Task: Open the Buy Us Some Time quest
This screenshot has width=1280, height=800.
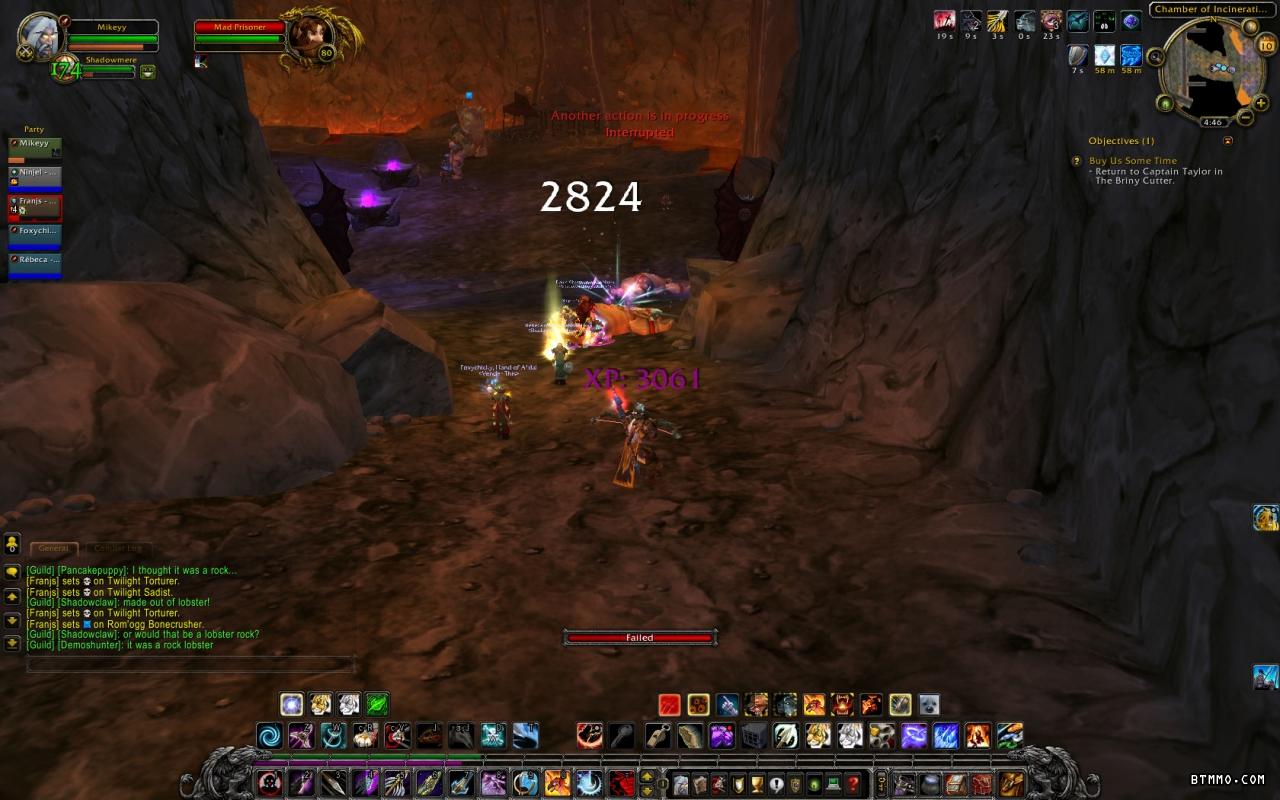Action: (x=1132, y=160)
